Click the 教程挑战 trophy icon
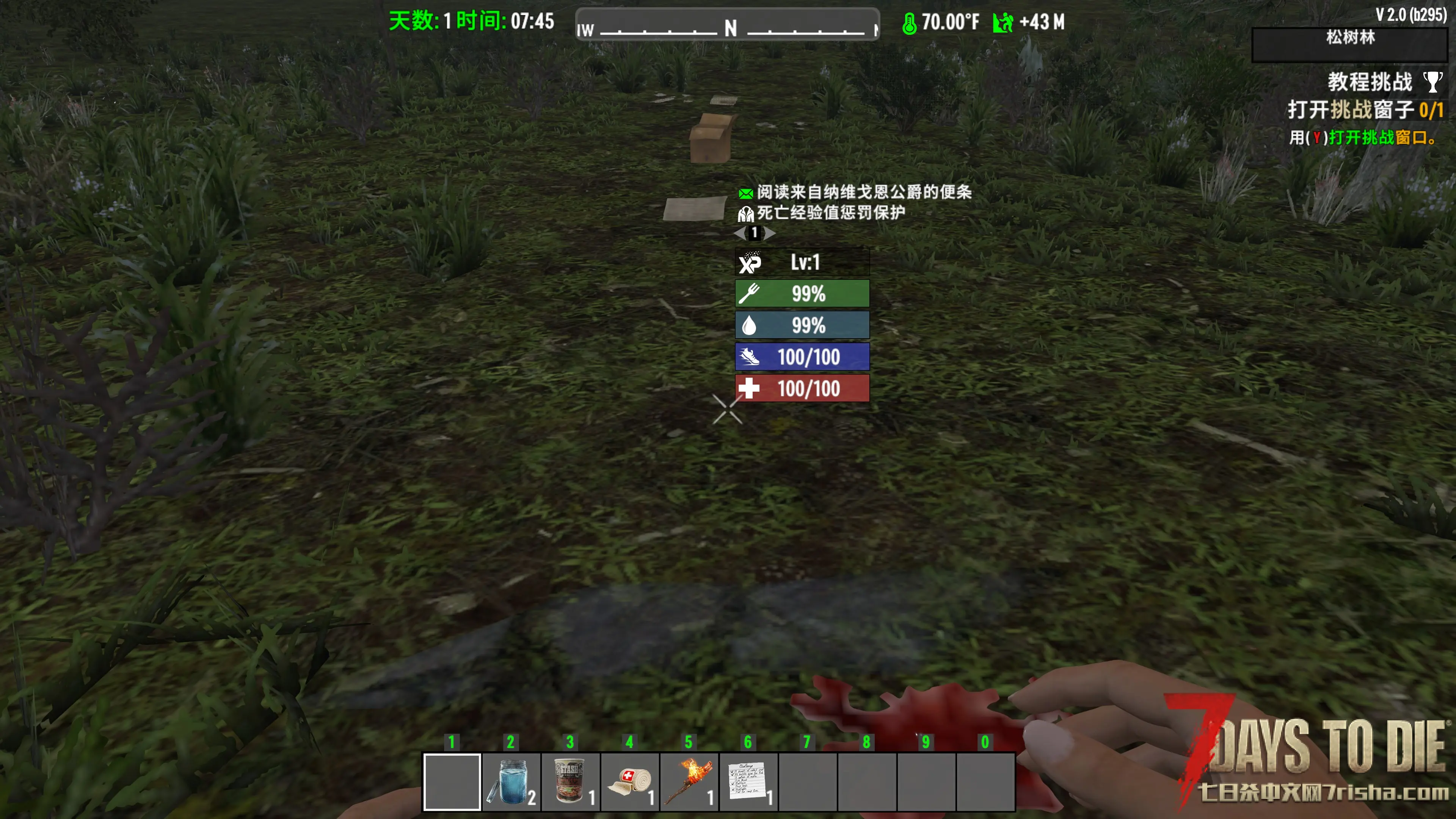1456x819 pixels. click(x=1432, y=82)
